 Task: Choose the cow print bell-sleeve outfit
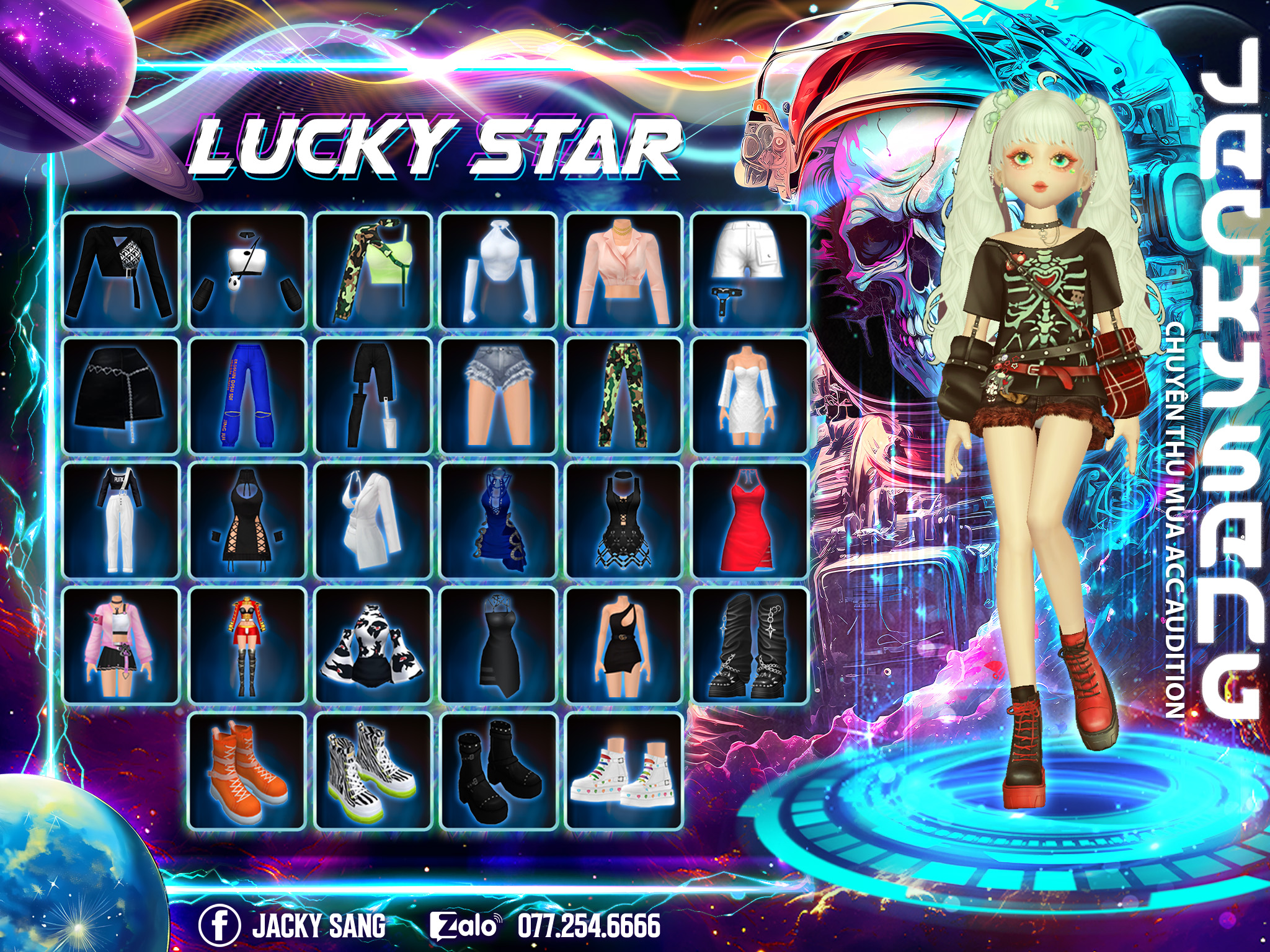click(x=373, y=645)
